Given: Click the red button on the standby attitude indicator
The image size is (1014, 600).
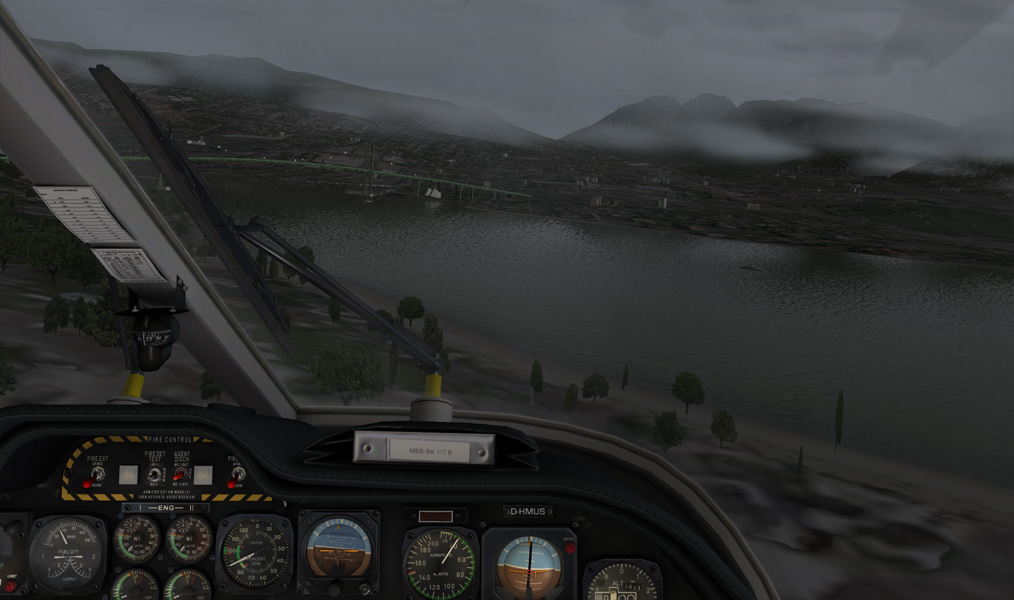Looking at the screenshot, I should click(x=569, y=548).
